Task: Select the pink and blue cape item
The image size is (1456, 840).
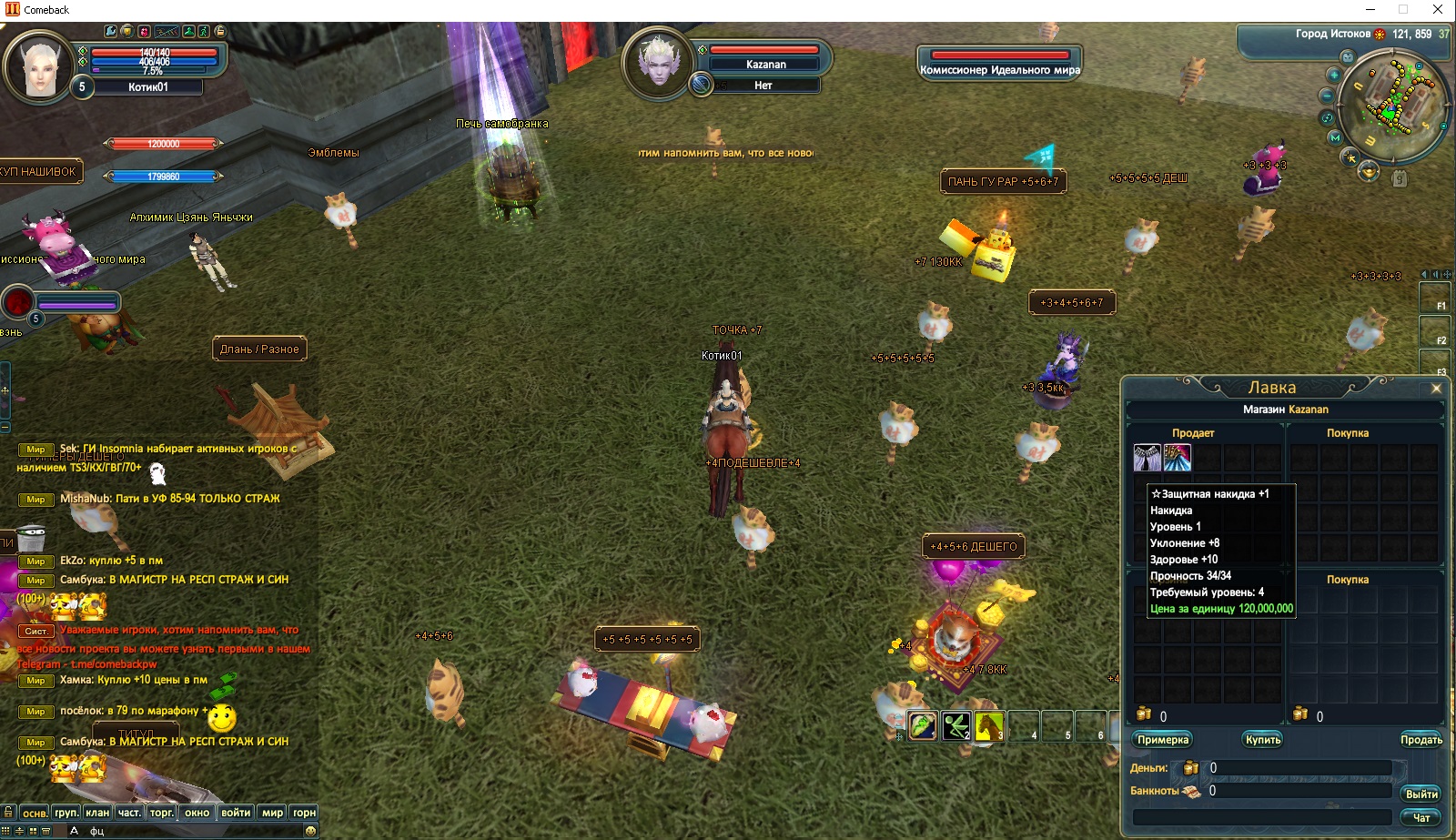Action: tap(1178, 458)
